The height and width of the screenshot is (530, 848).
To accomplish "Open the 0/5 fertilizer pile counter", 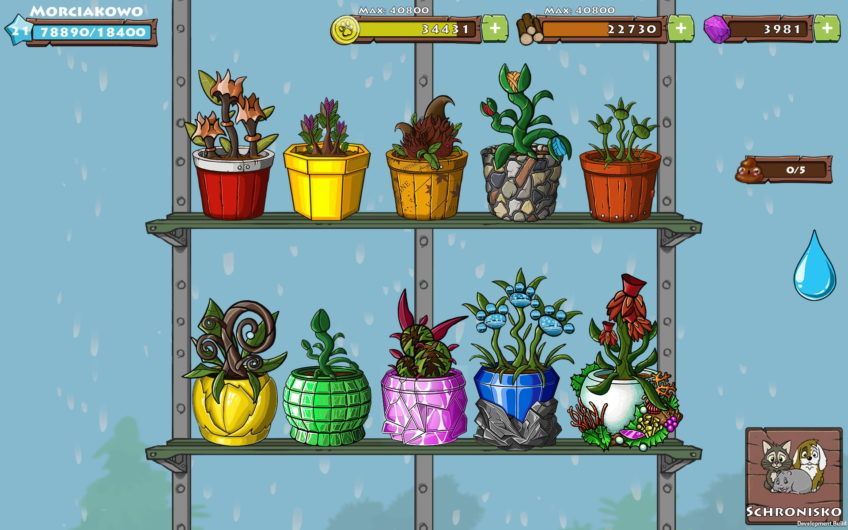I will [784, 169].
